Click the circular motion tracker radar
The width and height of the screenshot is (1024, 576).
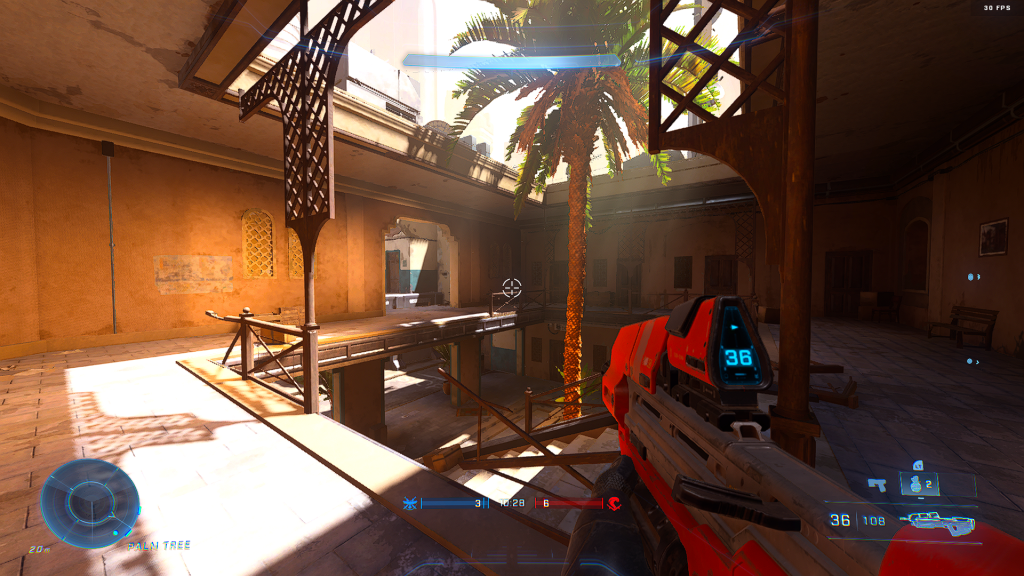click(x=89, y=503)
